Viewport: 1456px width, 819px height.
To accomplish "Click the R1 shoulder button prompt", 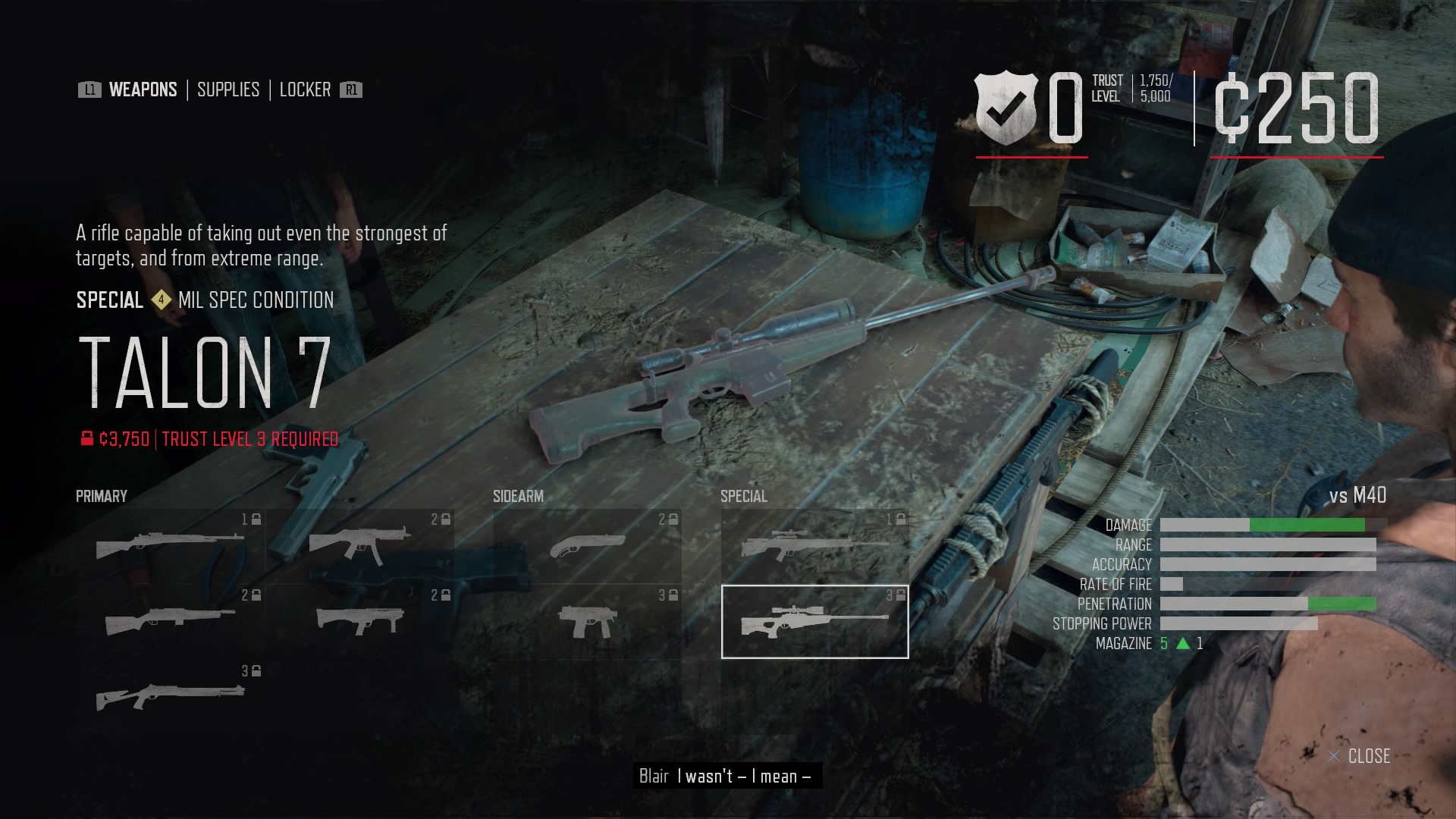I will click(x=350, y=89).
